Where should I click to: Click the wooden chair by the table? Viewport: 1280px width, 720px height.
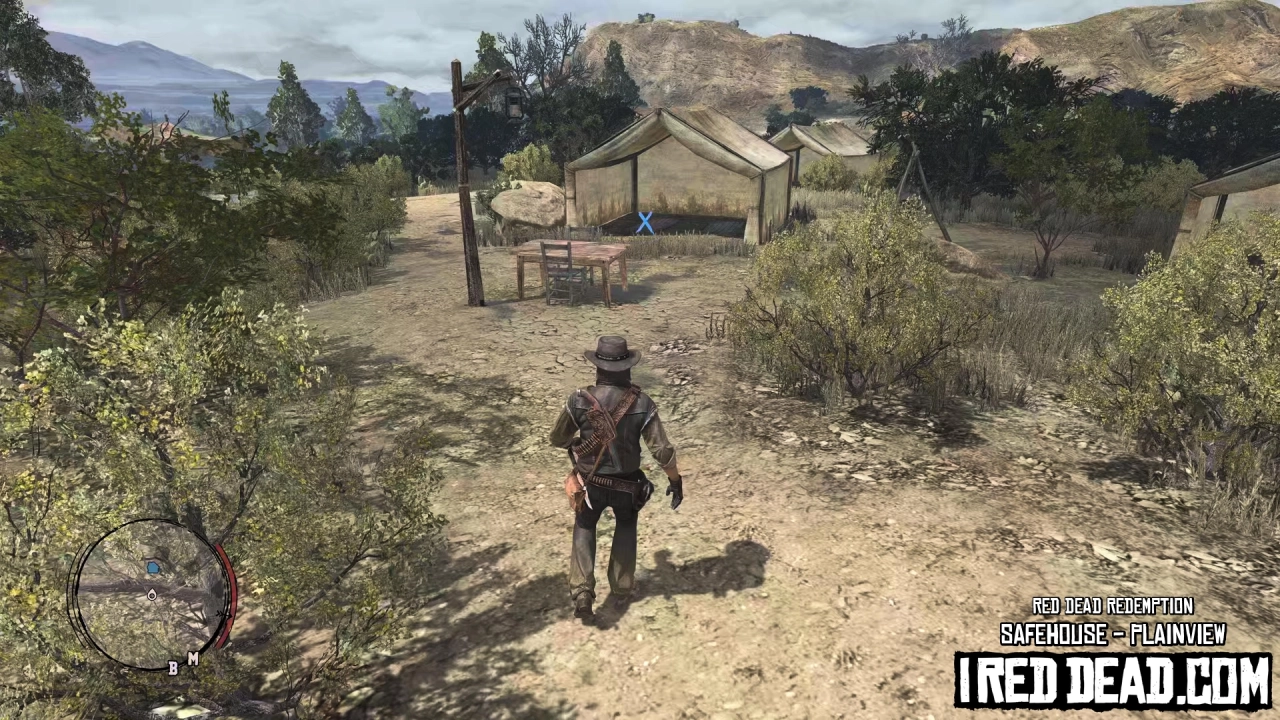pos(558,268)
